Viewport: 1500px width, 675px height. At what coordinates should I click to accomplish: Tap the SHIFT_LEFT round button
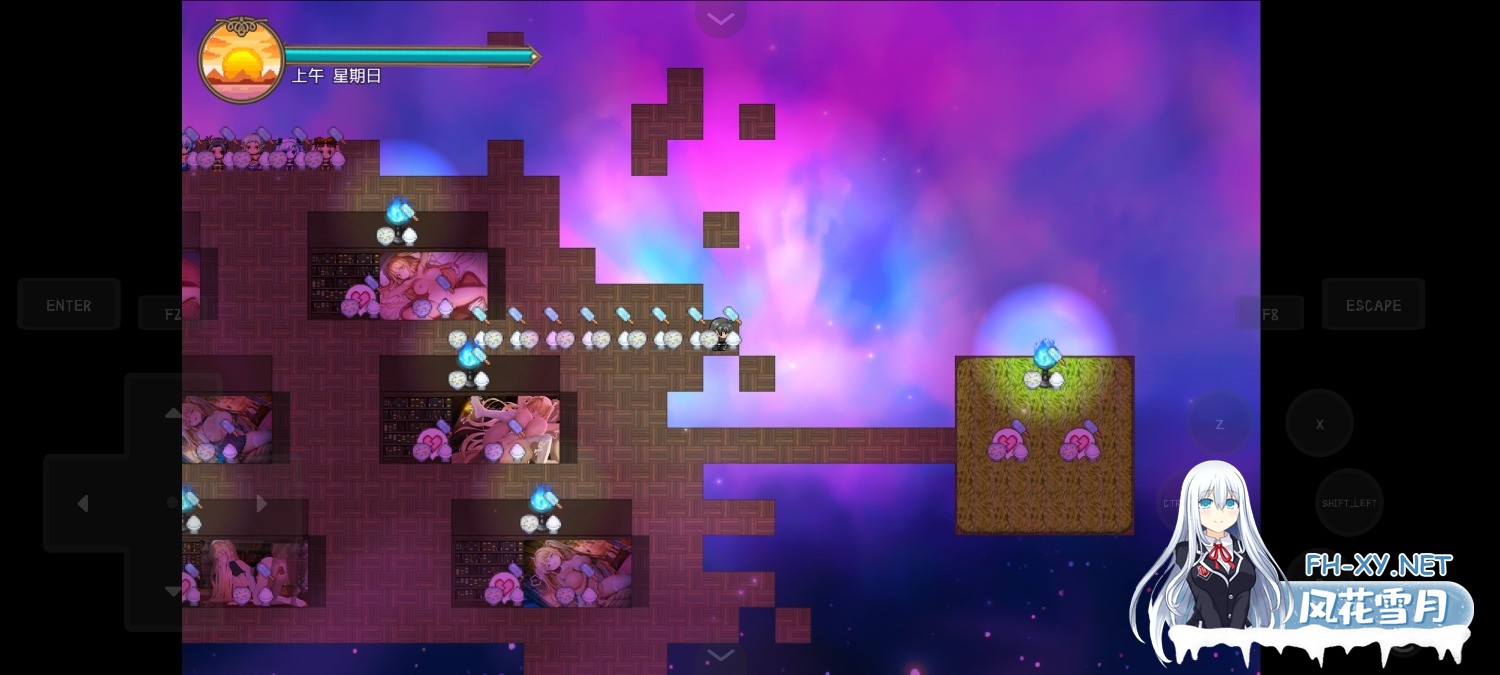click(x=1349, y=503)
